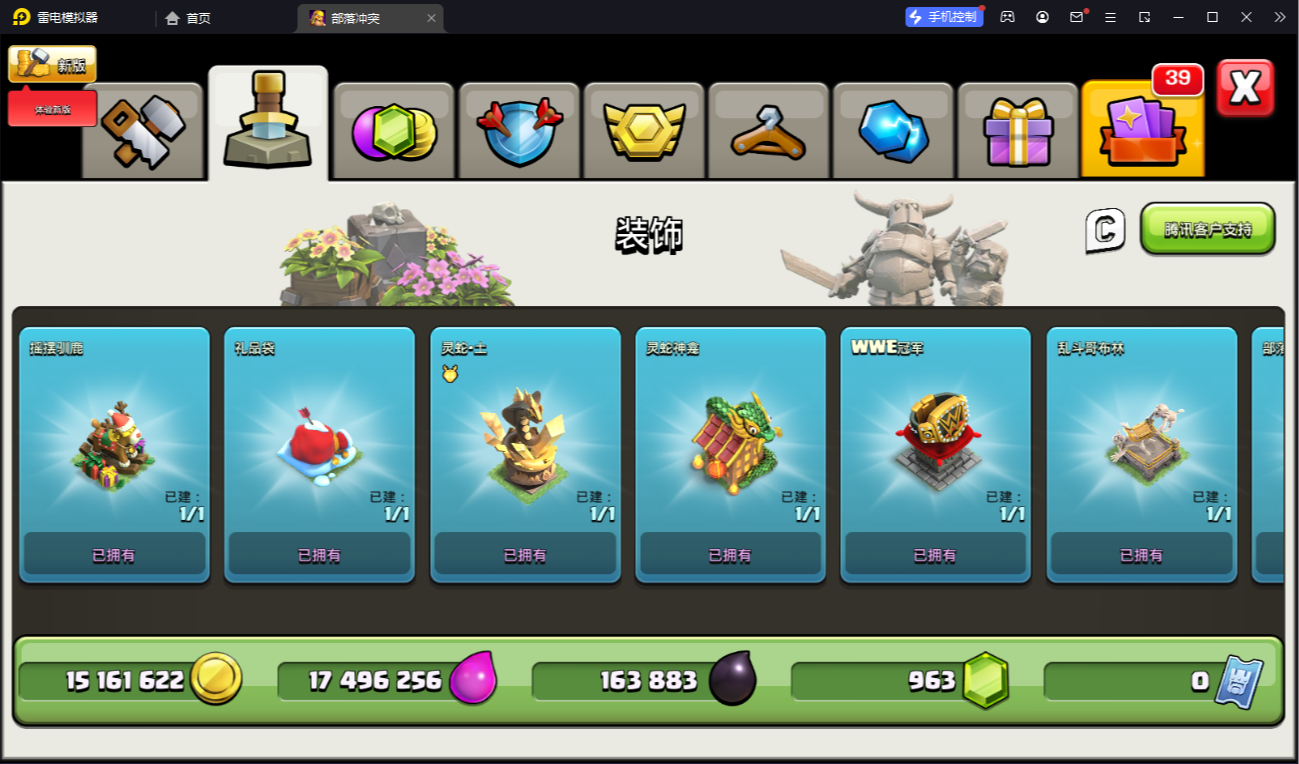Click the green 腾讯客户支持 button
This screenshot has width=1299, height=764.
coord(1207,229)
